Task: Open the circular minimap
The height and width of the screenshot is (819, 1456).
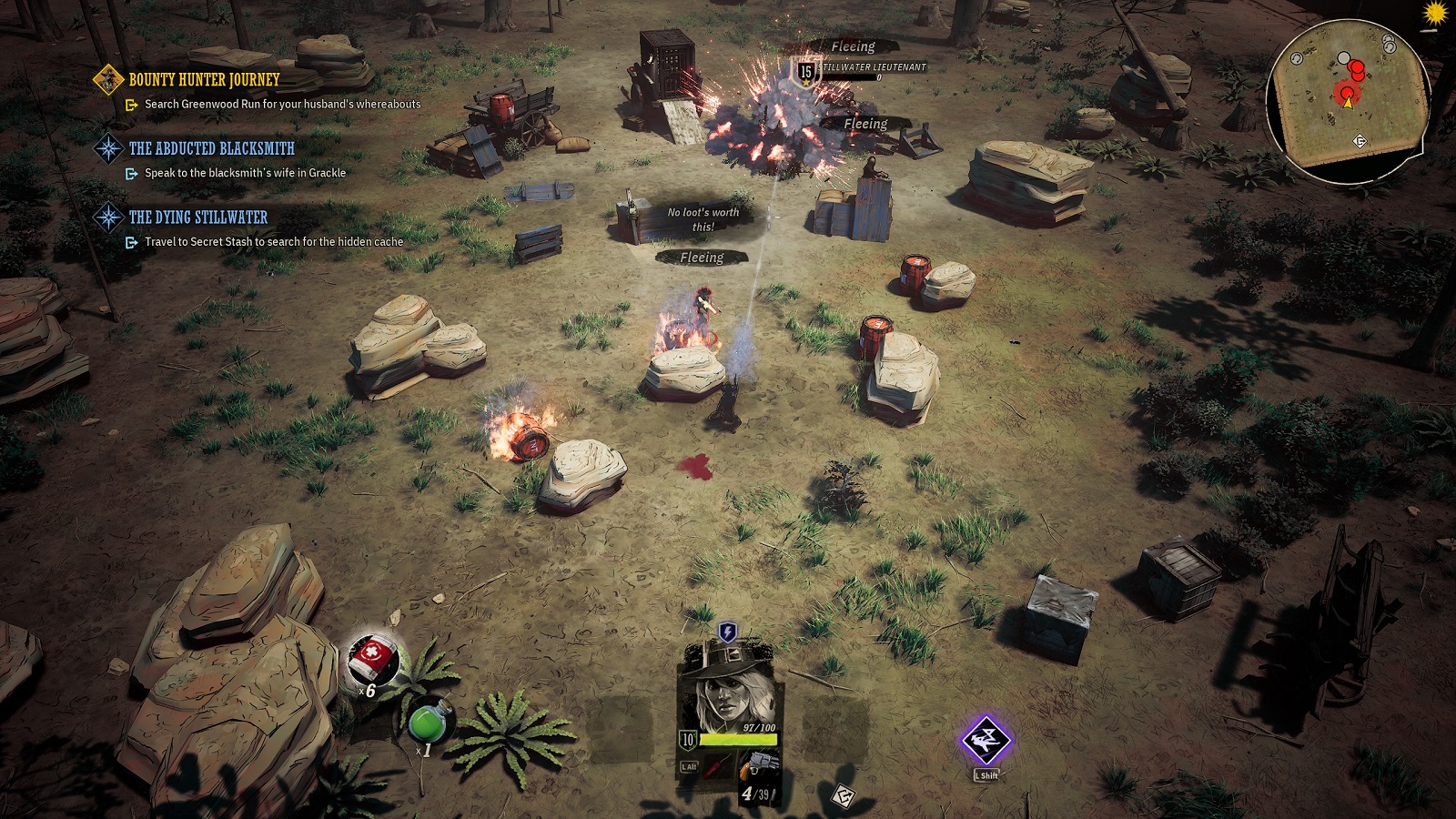Action: click(x=1347, y=100)
